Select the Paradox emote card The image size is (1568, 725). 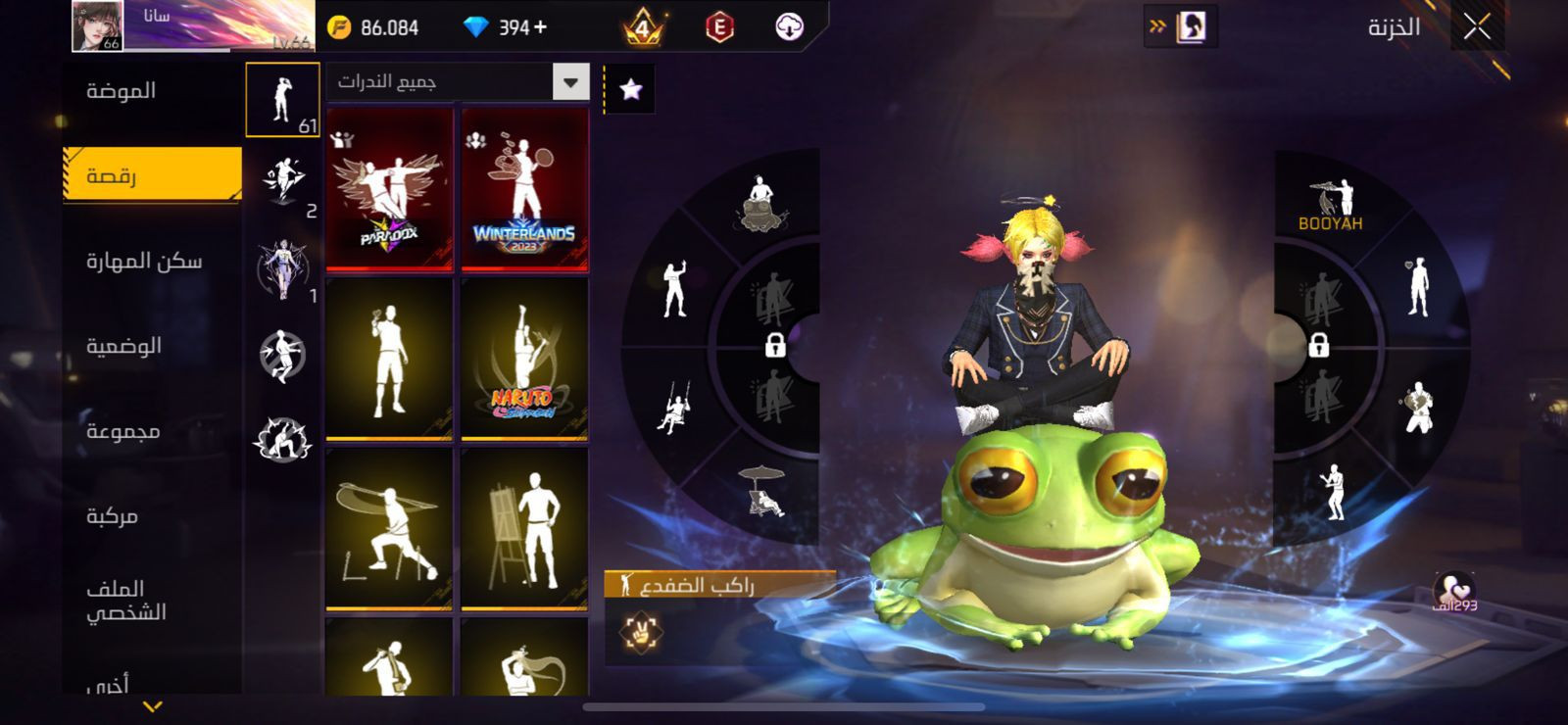pos(389,189)
